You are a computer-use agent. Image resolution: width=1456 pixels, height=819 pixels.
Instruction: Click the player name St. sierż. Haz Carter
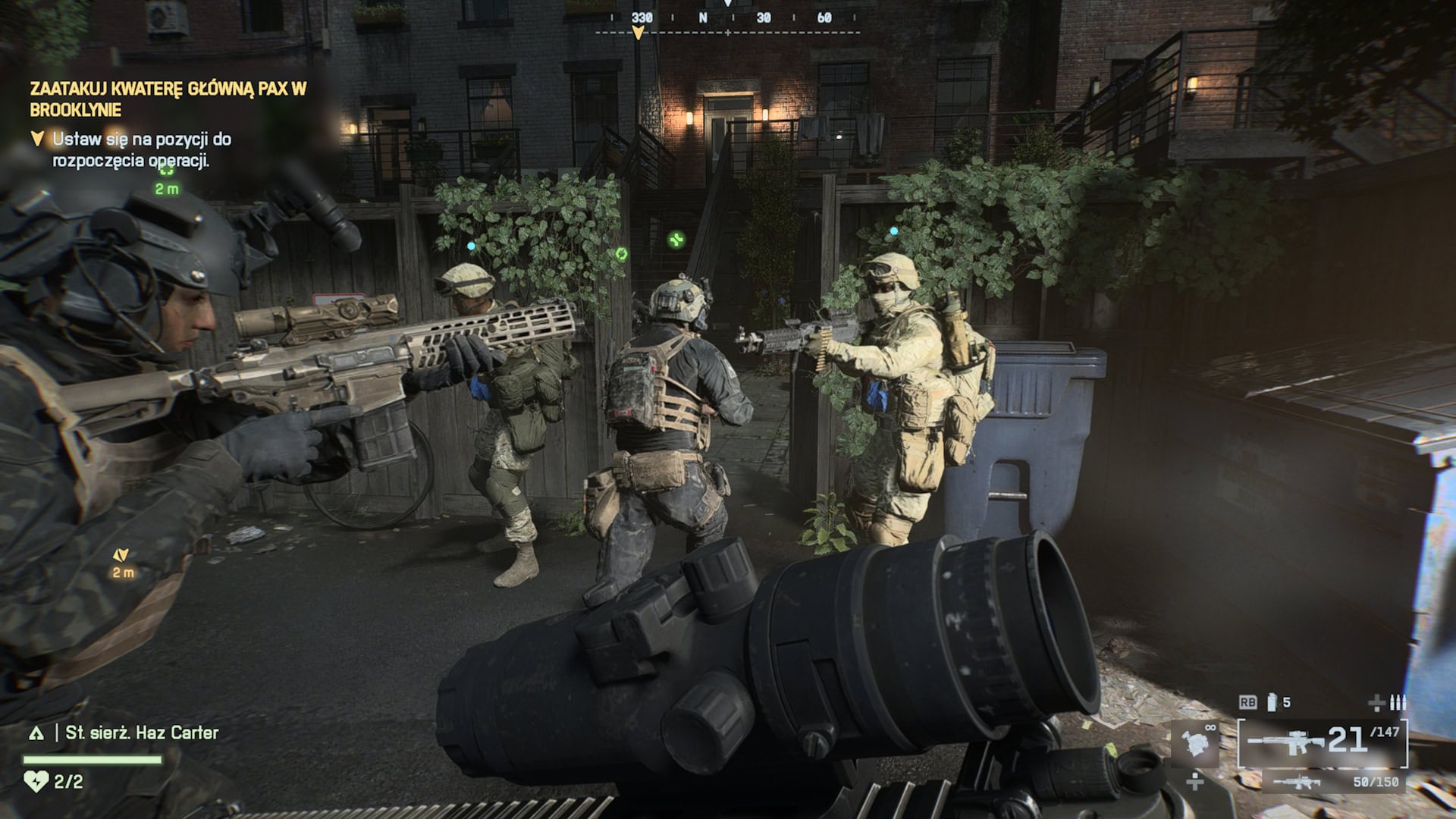140,733
